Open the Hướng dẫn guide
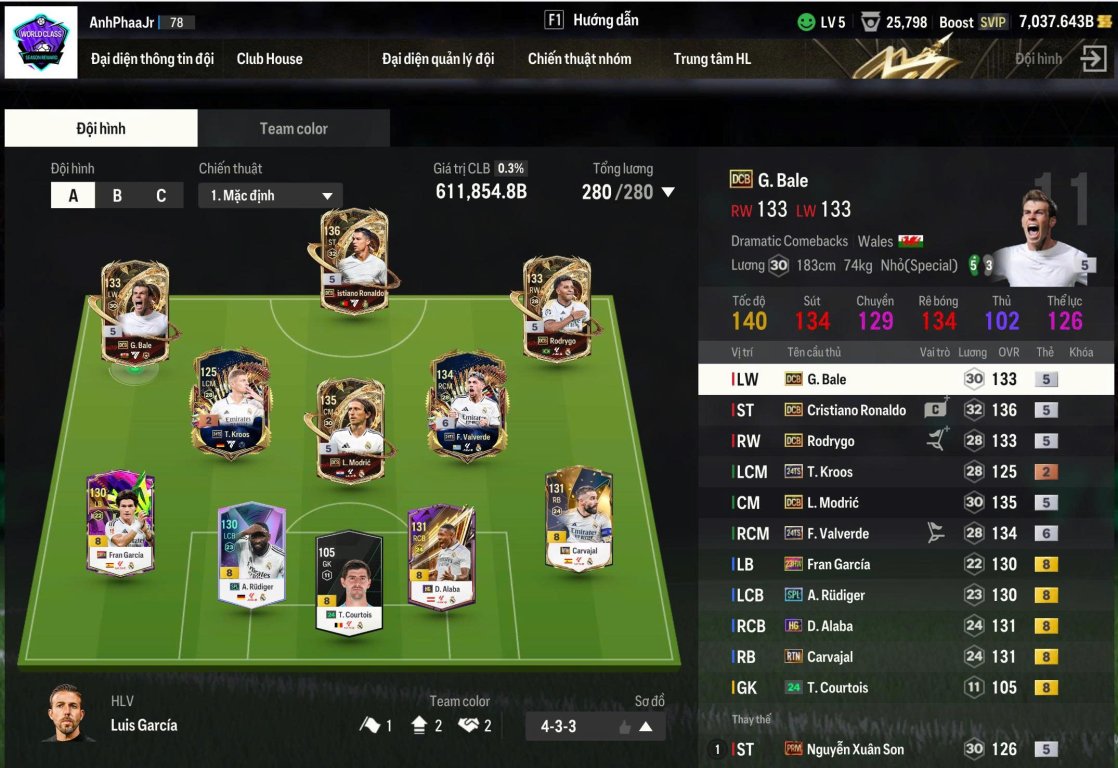 (592, 20)
